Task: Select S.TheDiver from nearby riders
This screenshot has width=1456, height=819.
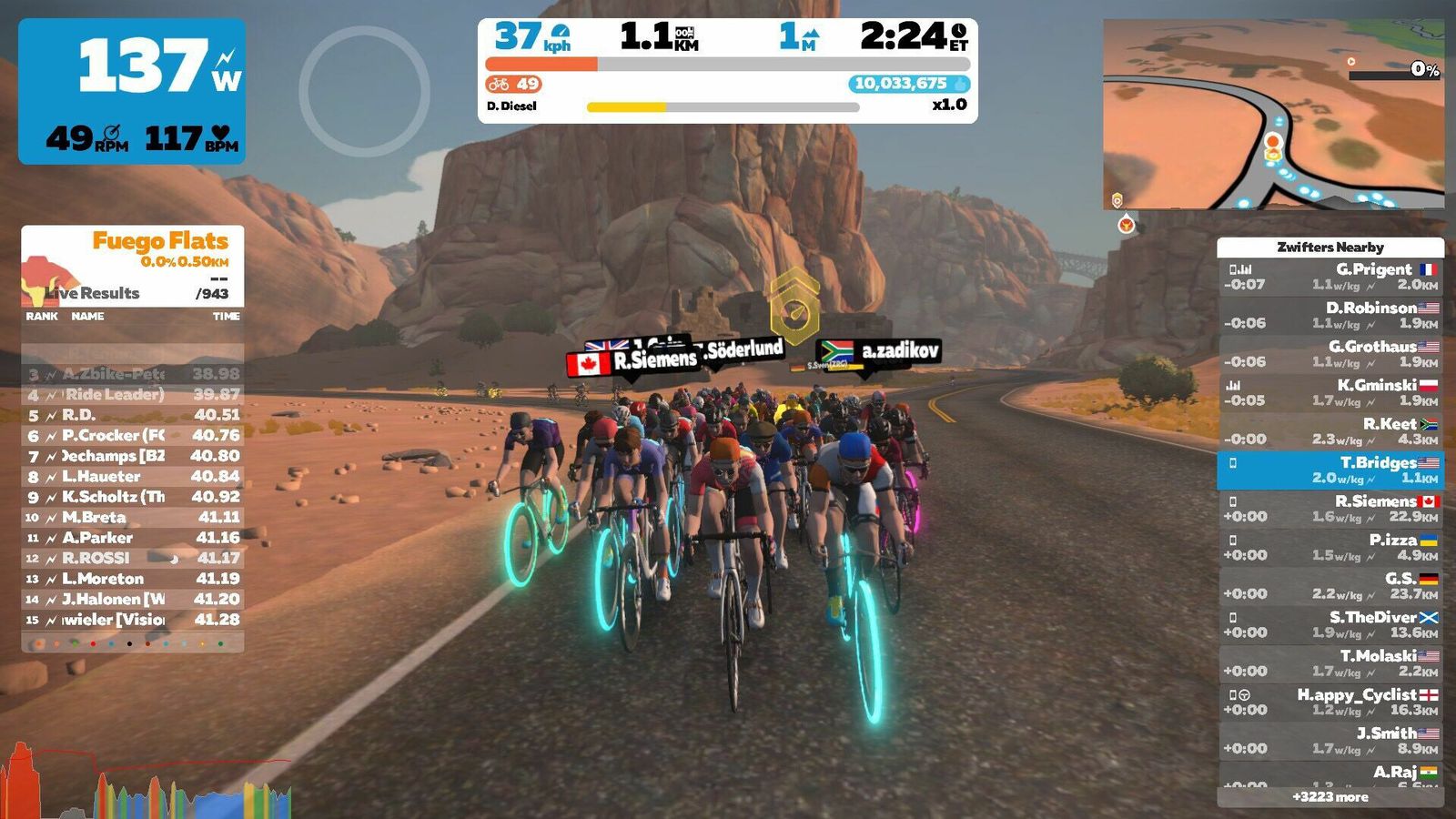Action: (x=1330, y=624)
